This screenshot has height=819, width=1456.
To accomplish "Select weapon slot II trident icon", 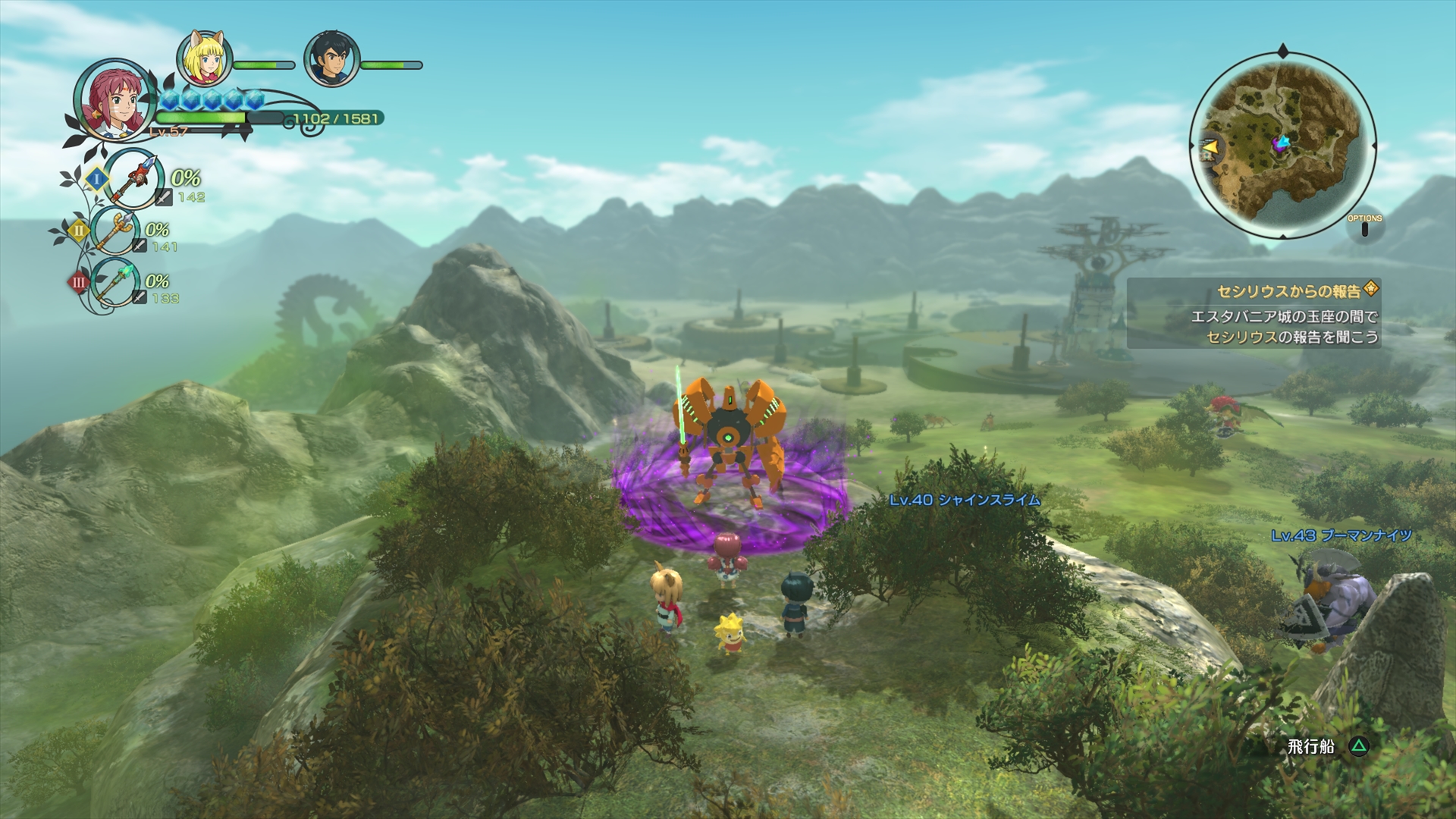I will (x=116, y=232).
